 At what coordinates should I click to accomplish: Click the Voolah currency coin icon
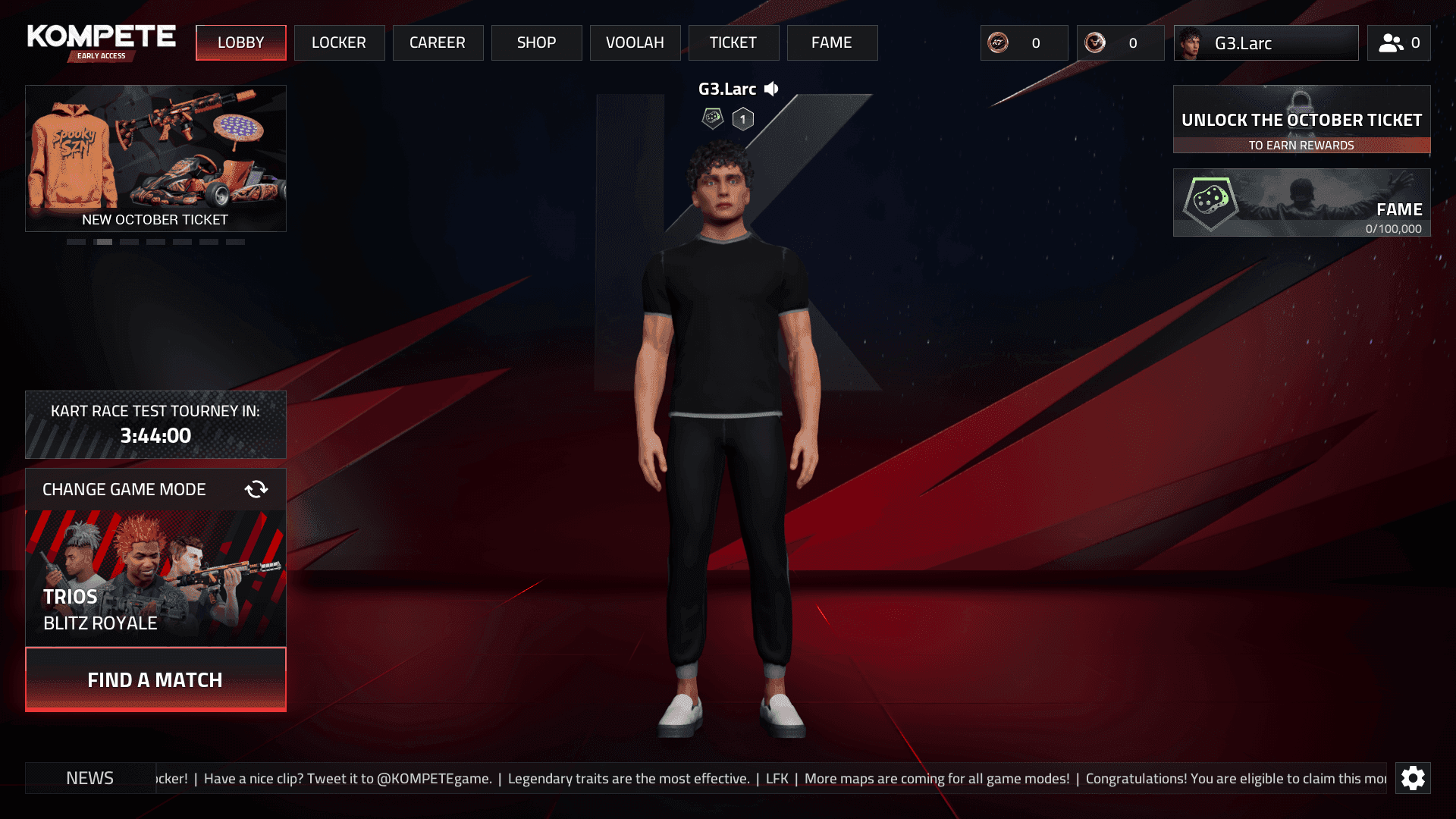click(1094, 42)
